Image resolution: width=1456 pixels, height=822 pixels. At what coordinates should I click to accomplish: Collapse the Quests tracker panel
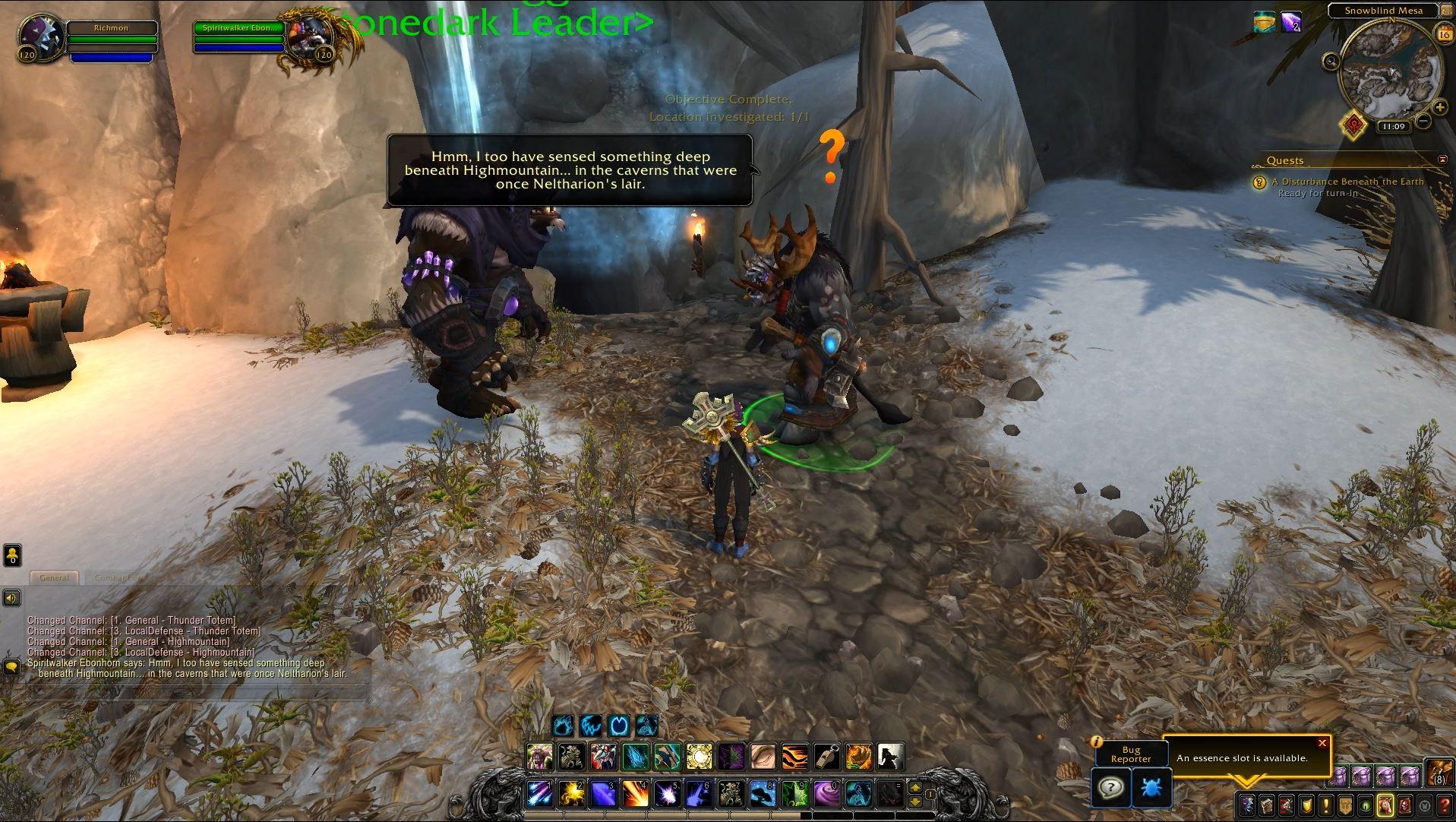tap(1442, 160)
